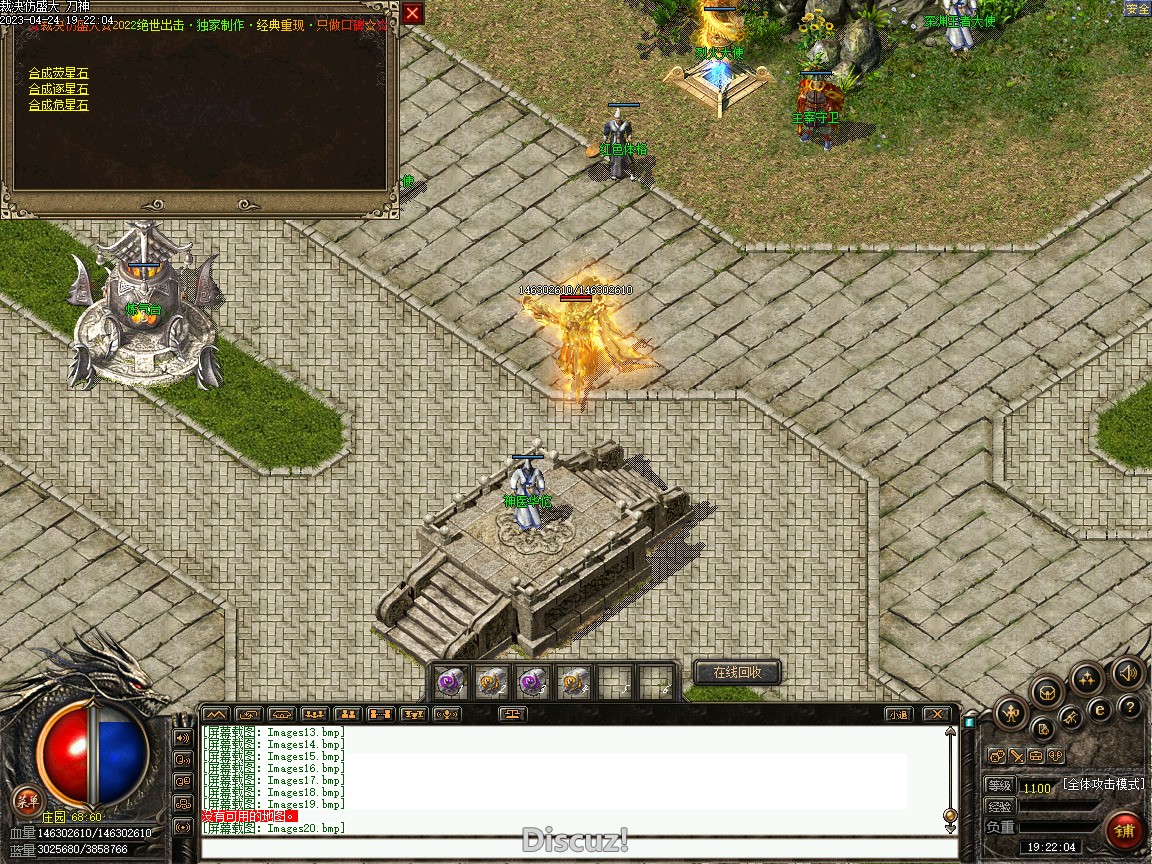
Task: Click the round 'e' orb button
Action: coord(1100,710)
